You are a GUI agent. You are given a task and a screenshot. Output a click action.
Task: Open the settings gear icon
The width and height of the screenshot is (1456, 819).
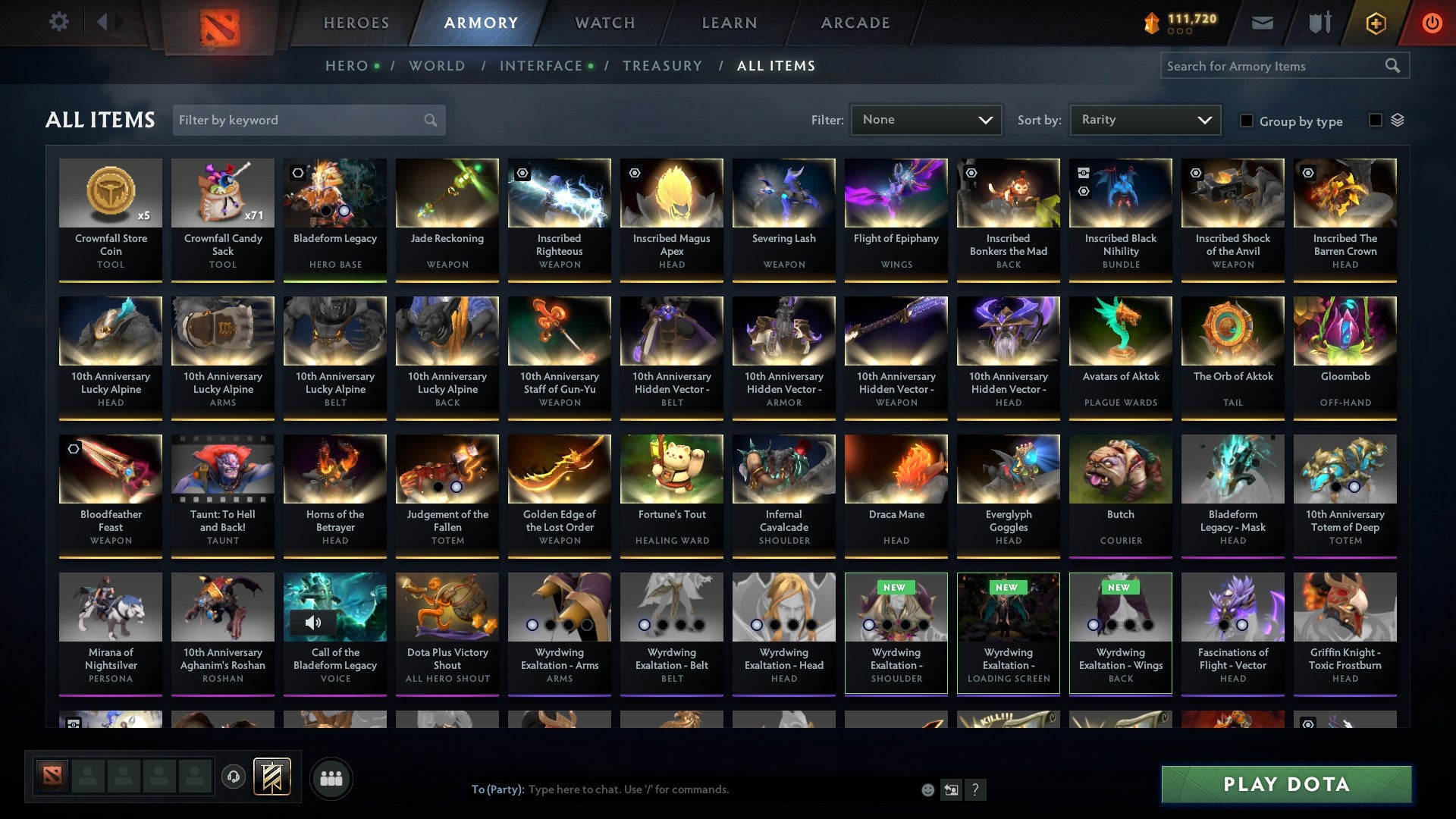pos(58,22)
